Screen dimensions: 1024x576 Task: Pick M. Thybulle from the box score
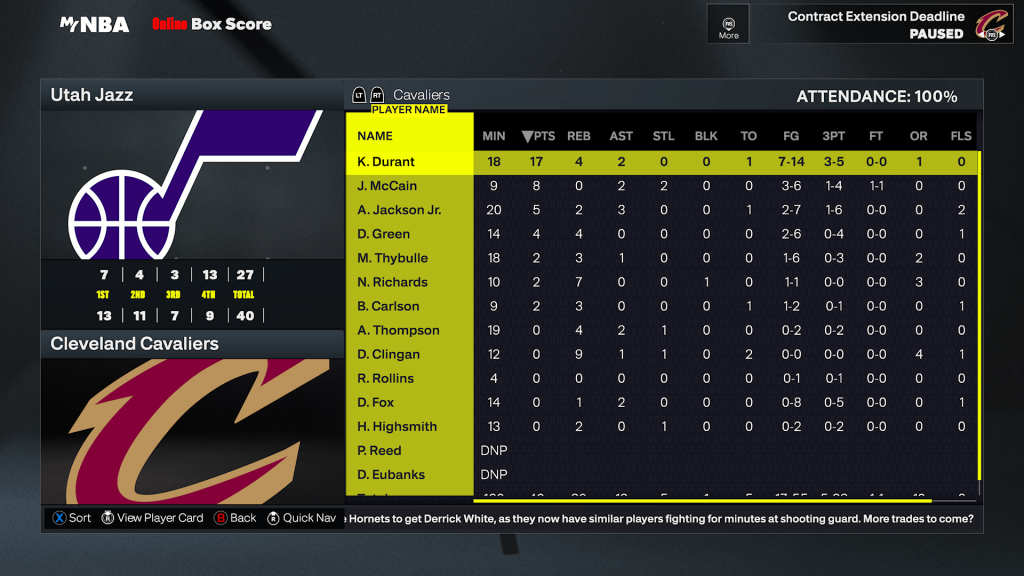coord(392,258)
